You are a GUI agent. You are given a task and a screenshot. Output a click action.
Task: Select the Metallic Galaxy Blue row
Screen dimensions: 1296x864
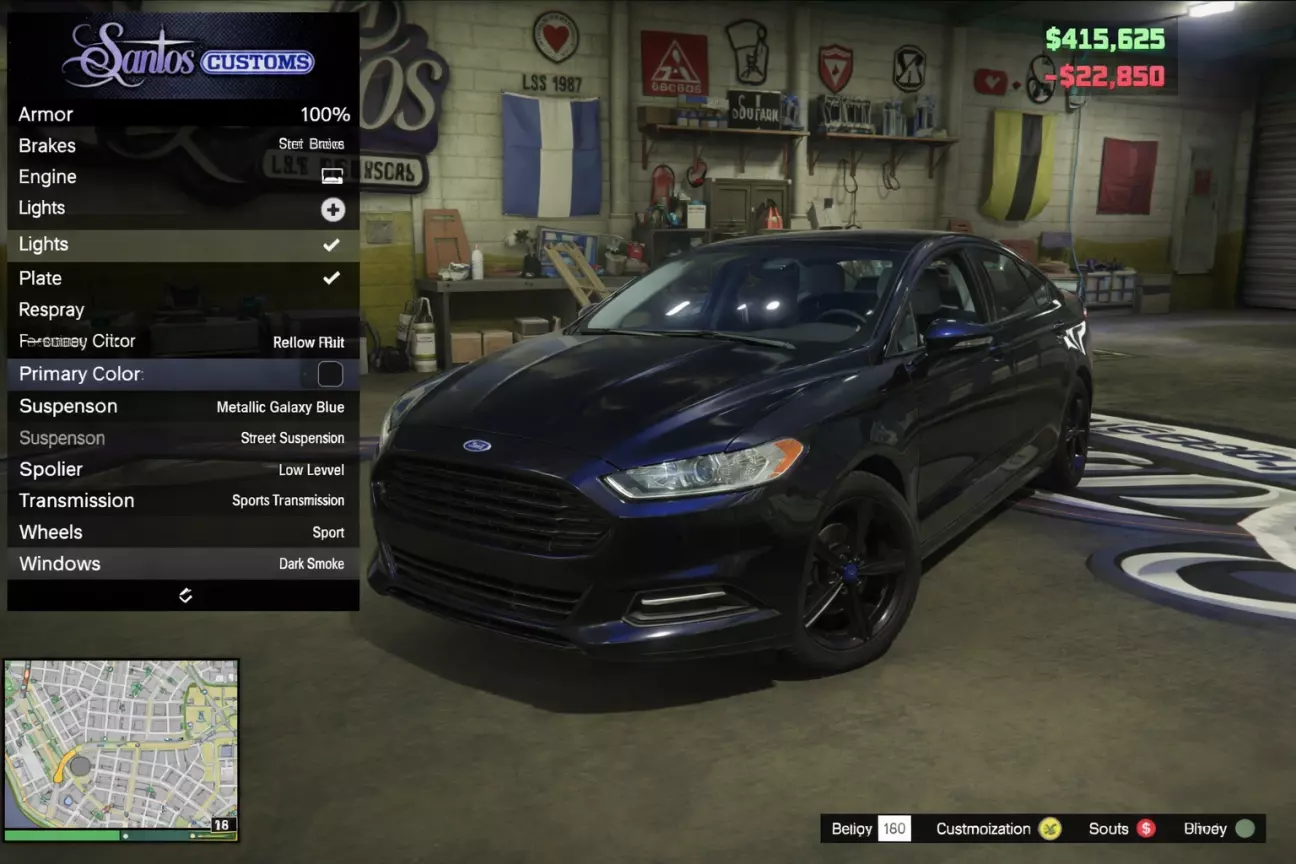[x=183, y=406]
